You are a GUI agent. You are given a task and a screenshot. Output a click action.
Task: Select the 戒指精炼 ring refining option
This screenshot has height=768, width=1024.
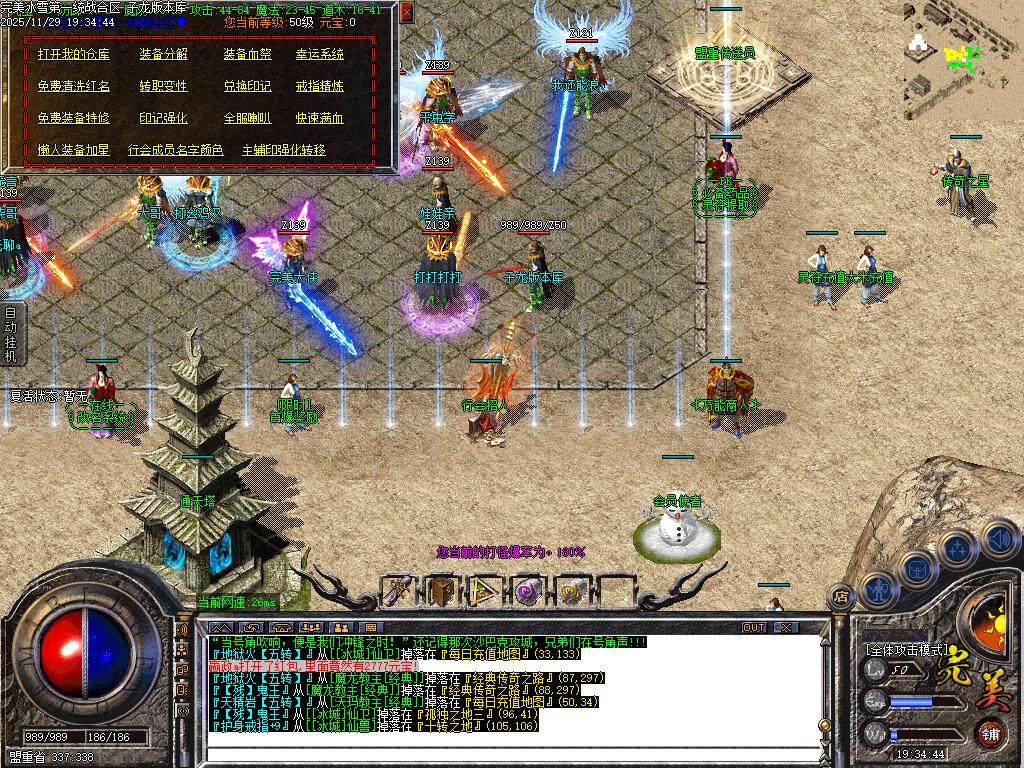pos(319,86)
